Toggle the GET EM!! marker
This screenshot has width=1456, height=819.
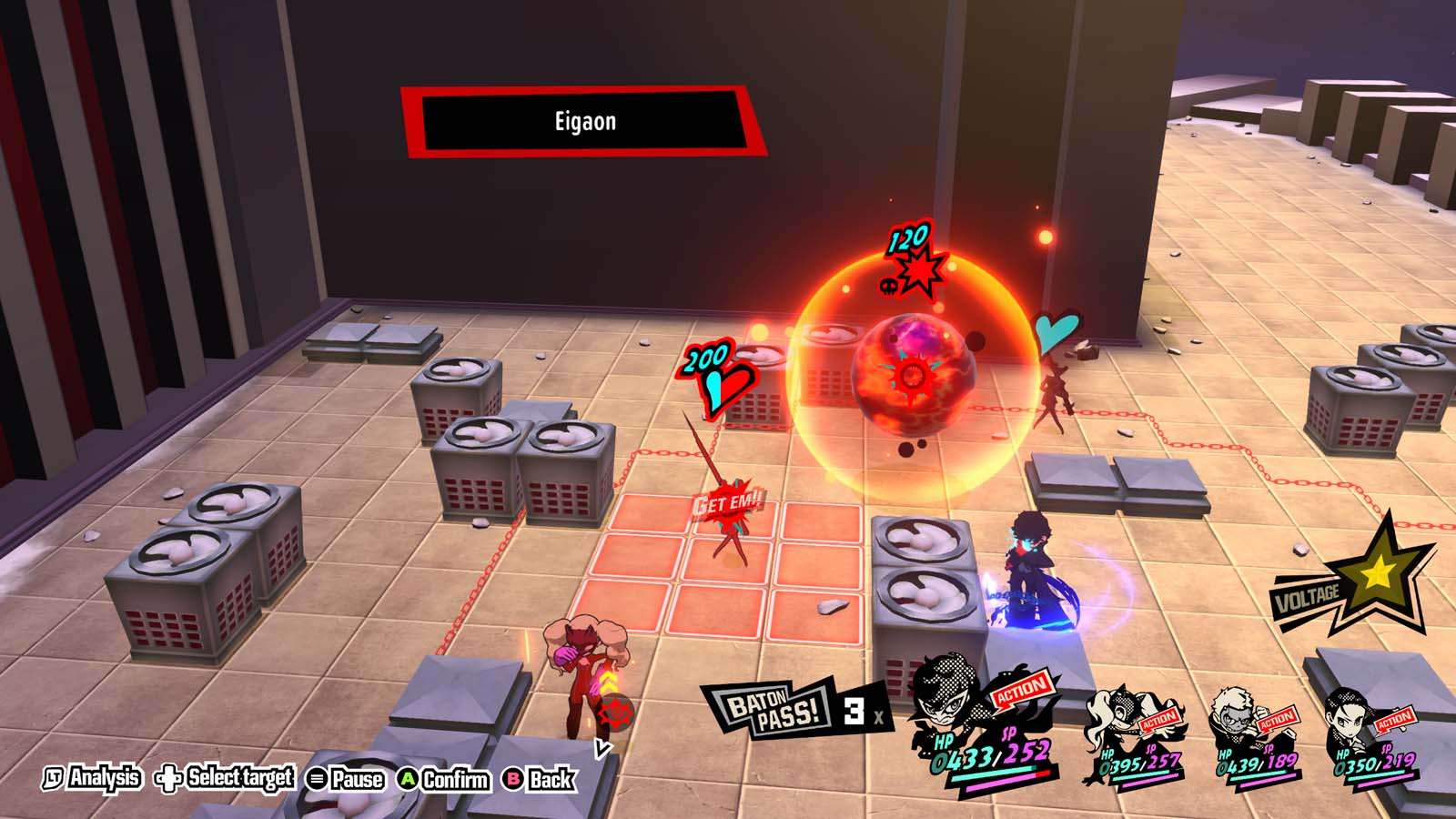728,498
